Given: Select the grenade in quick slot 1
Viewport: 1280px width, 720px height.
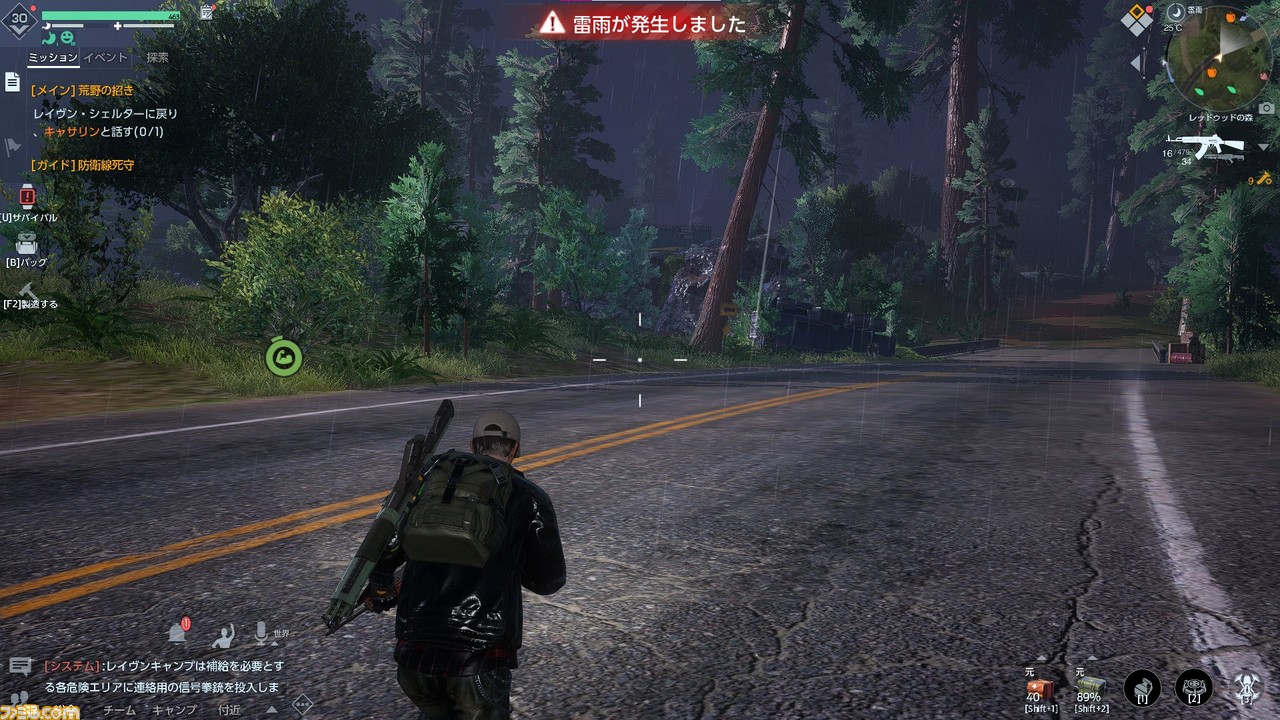Looking at the screenshot, I should click(x=1141, y=687).
